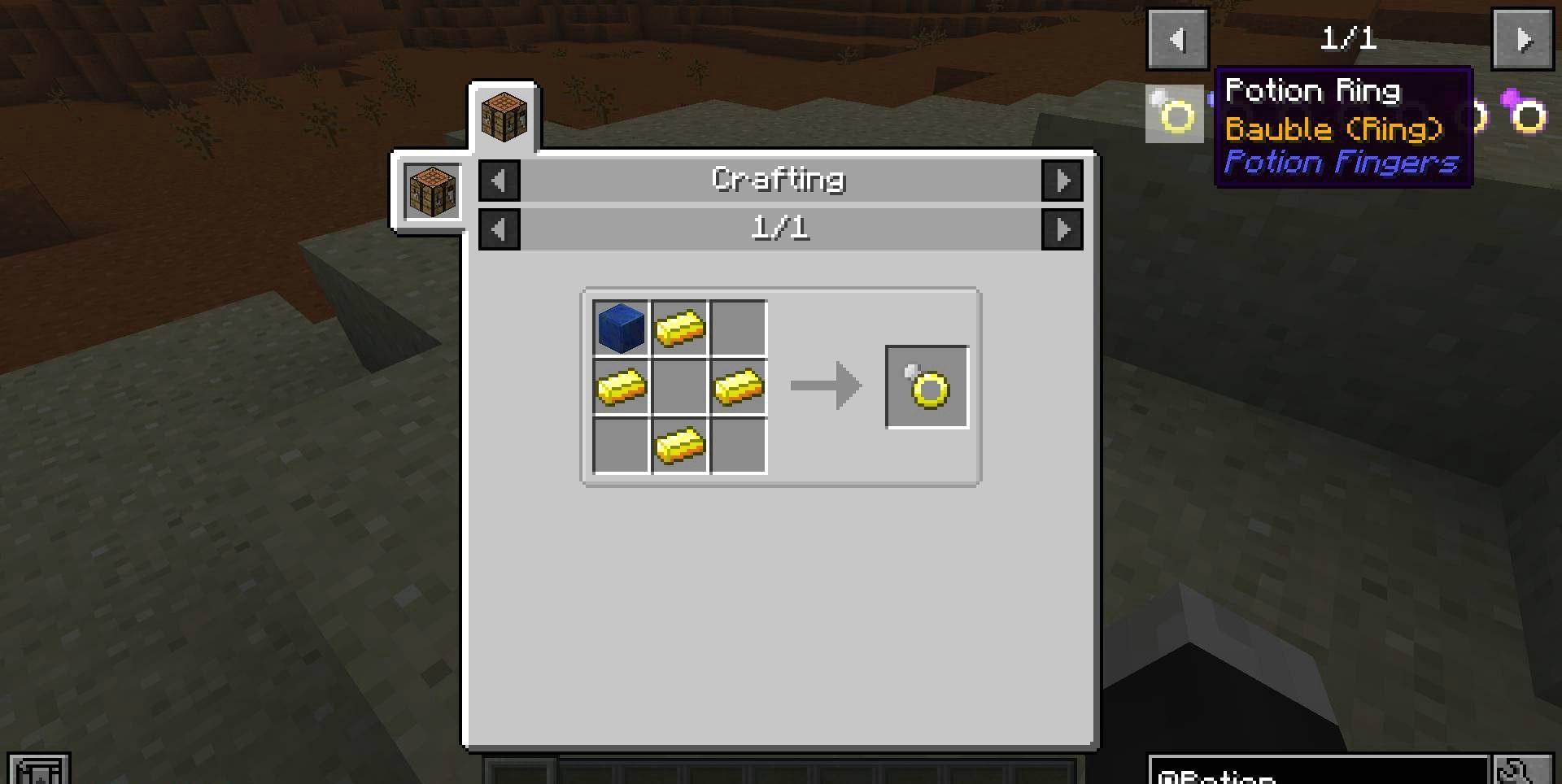Viewport: 1562px width, 784px height.
Task: Choose the purple-gem potion ring in item list
Action: (x=1524, y=113)
